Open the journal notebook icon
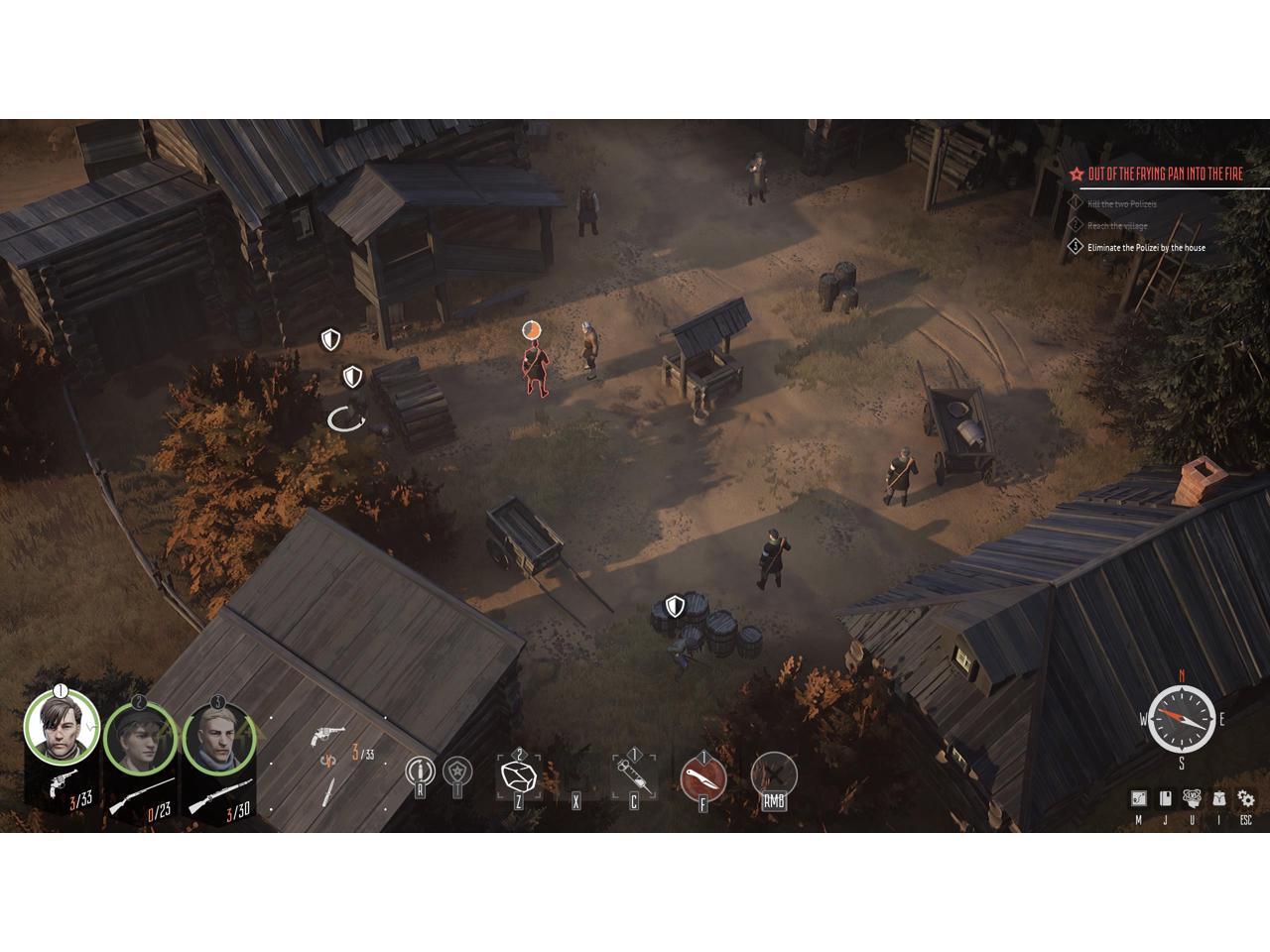 1166,798
